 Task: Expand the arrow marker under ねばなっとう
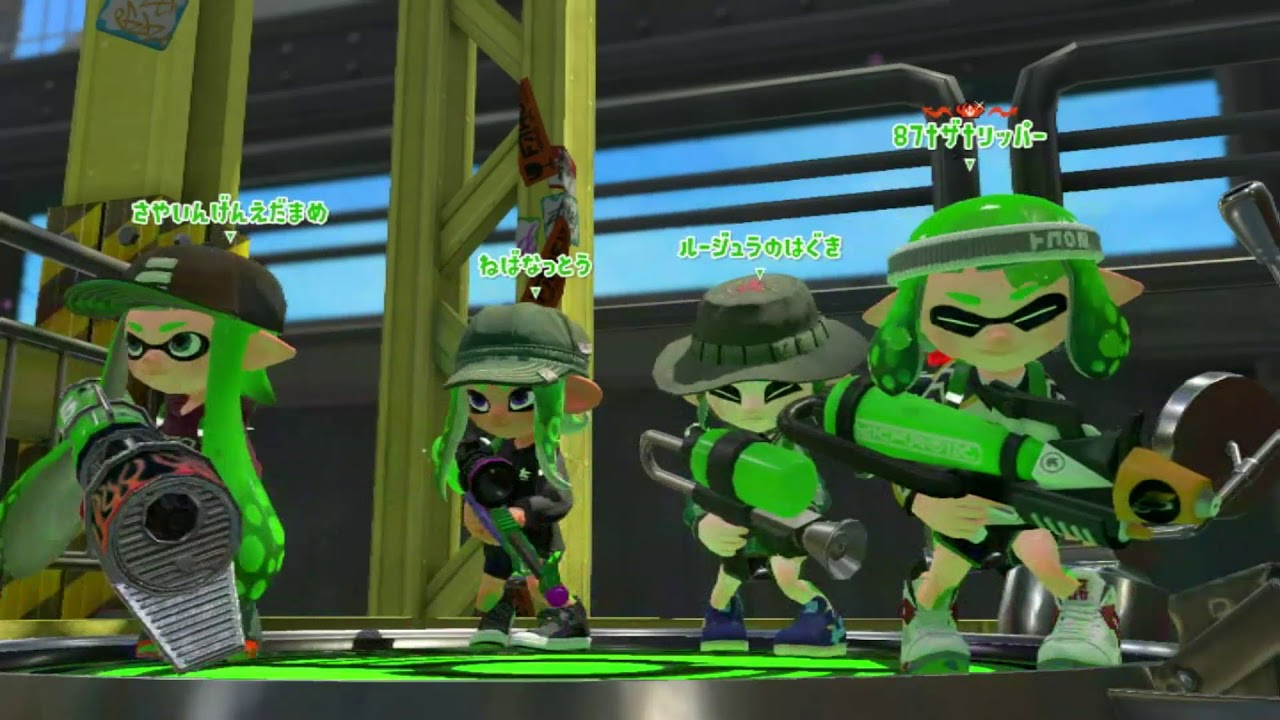coord(538,290)
